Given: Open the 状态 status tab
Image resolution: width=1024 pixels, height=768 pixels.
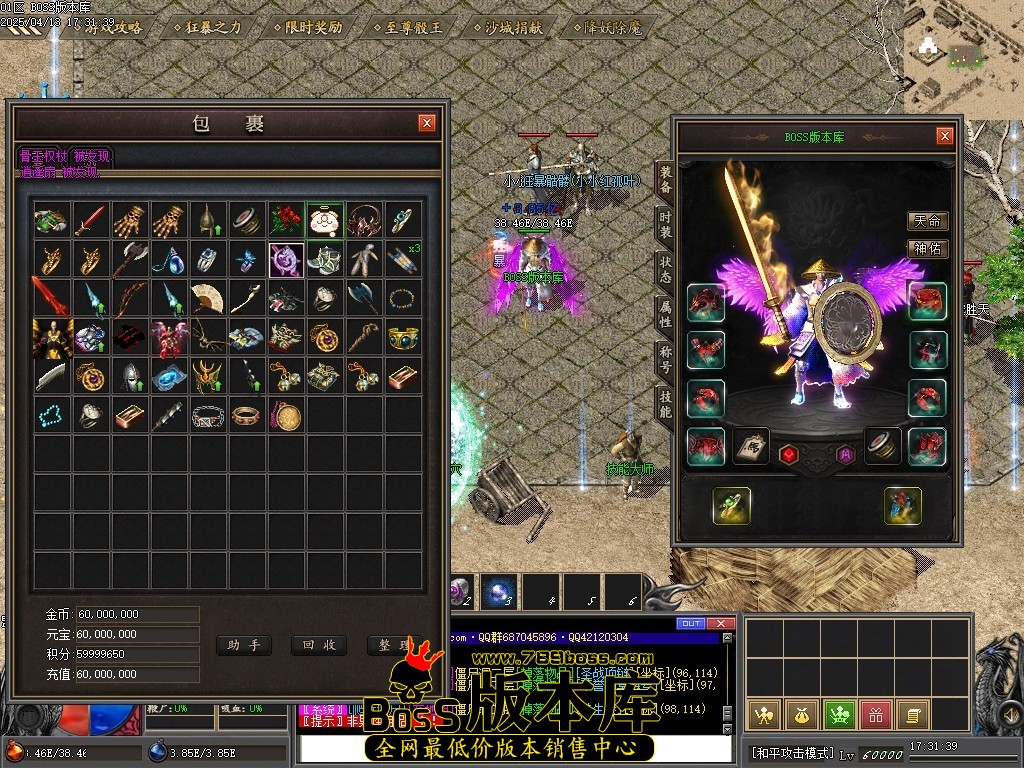Looking at the screenshot, I should 665,268.
